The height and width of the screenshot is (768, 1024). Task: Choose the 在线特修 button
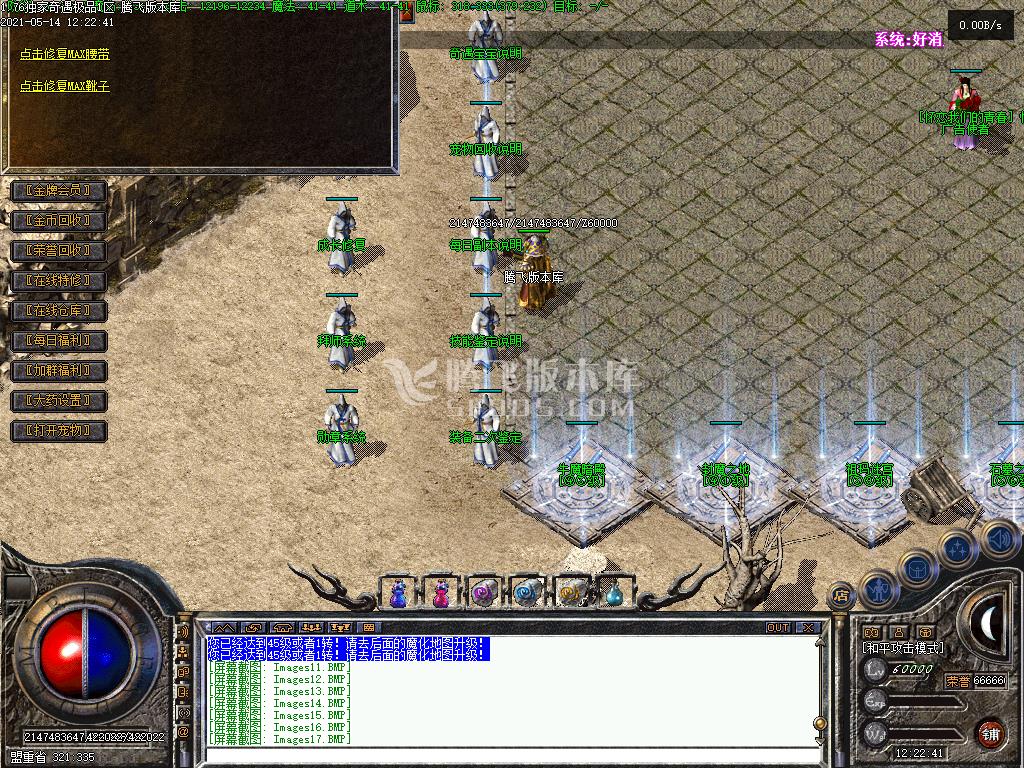[x=58, y=281]
